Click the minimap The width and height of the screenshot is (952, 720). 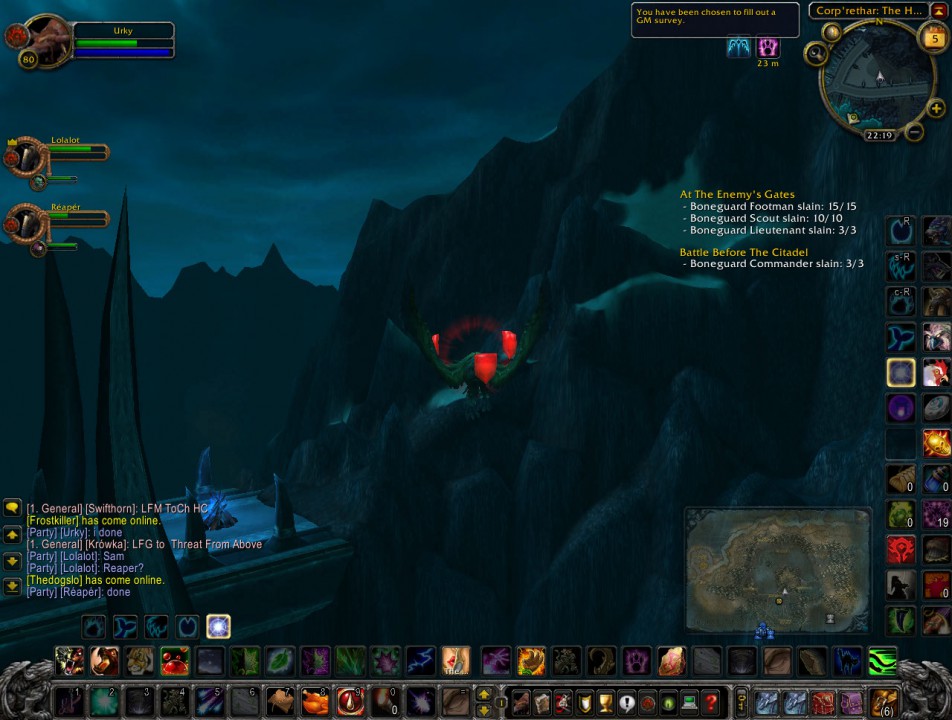[x=878, y=78]
